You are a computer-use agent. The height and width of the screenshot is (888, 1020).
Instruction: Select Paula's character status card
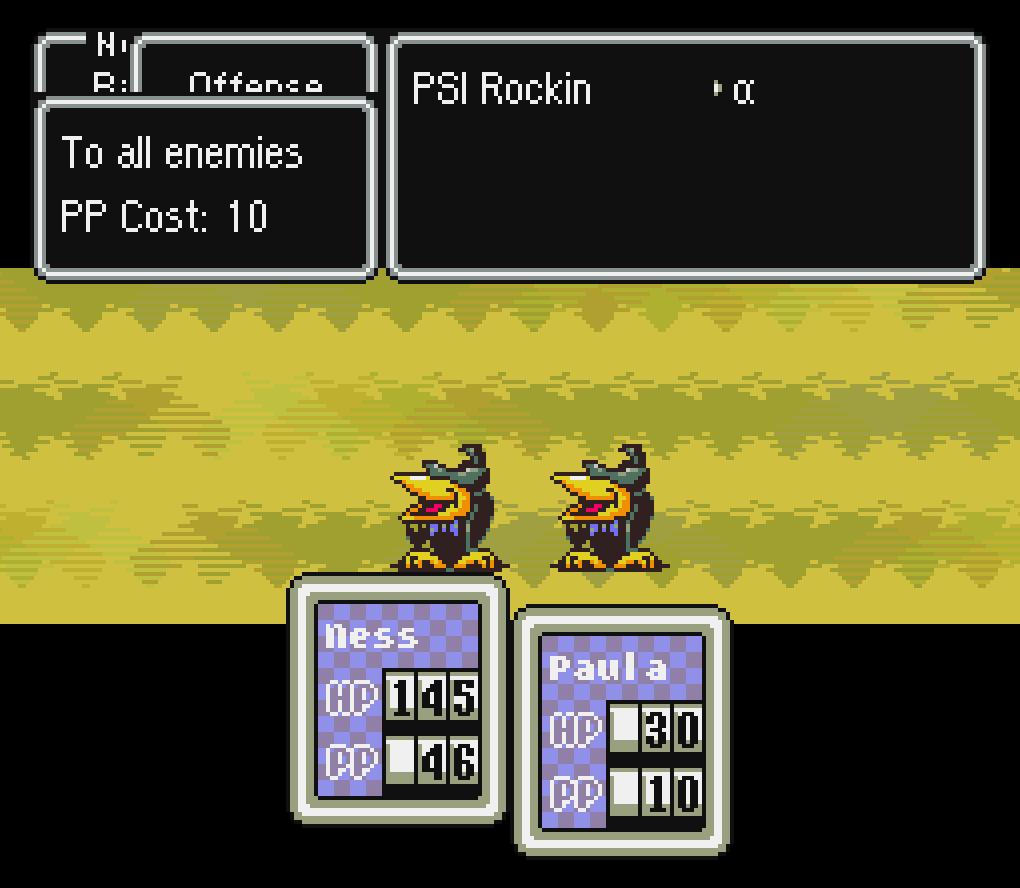(621, 730)
